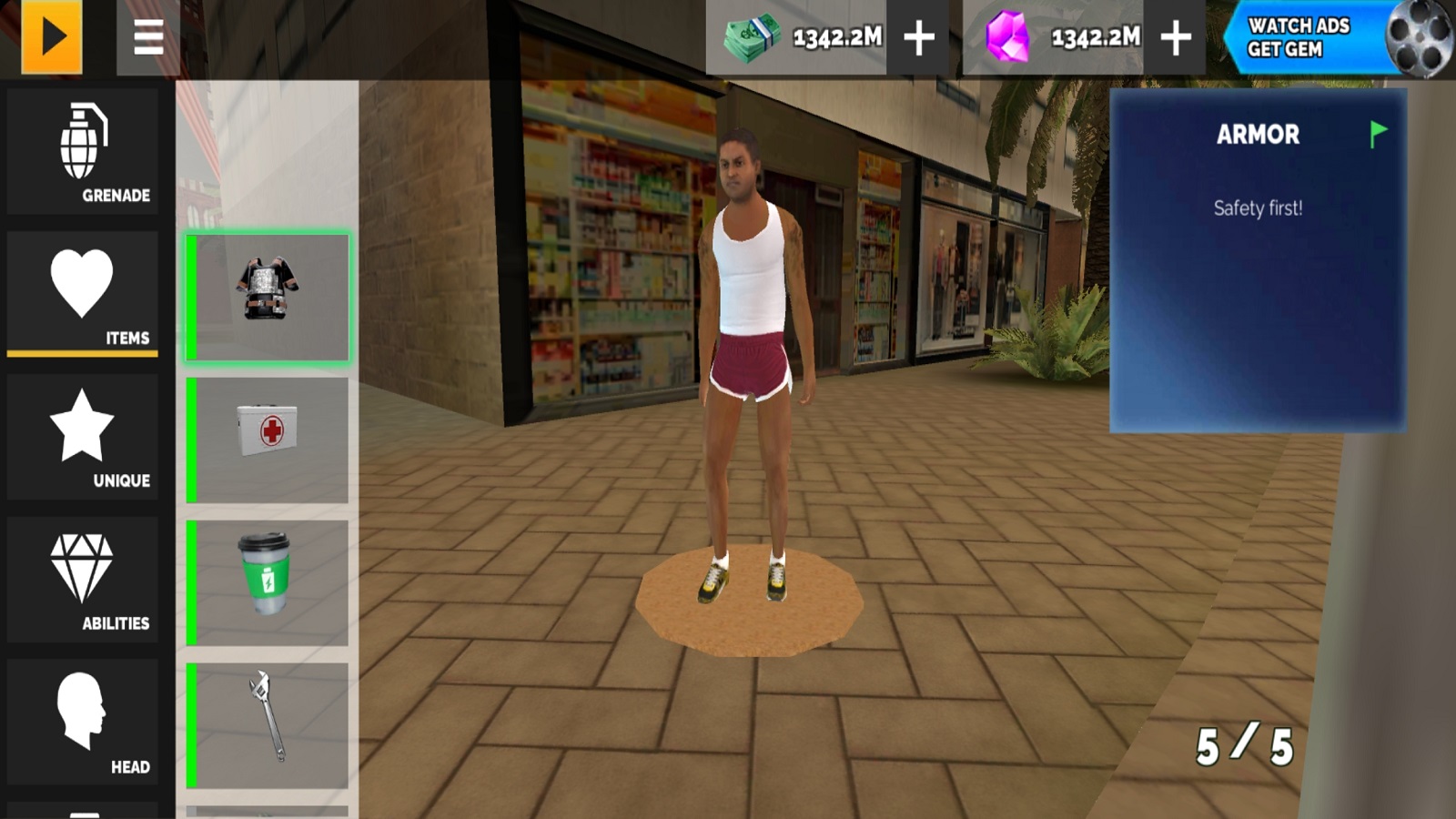Select the Items category
Screen dimensions: 1456x819
[83, 293]
